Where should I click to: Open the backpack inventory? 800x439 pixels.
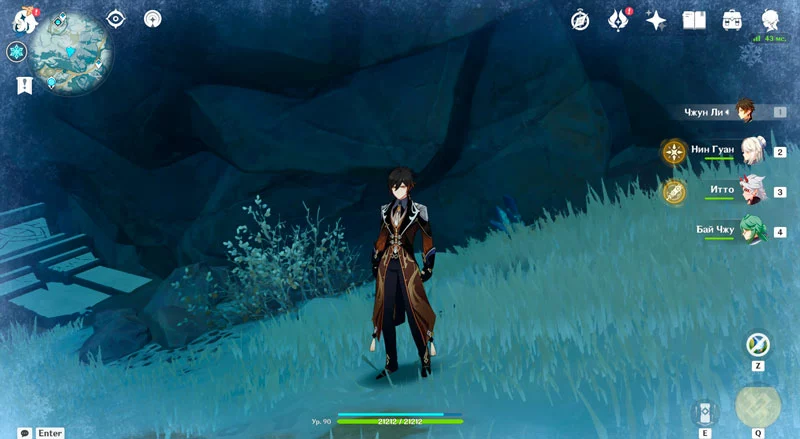pos(732,20)
